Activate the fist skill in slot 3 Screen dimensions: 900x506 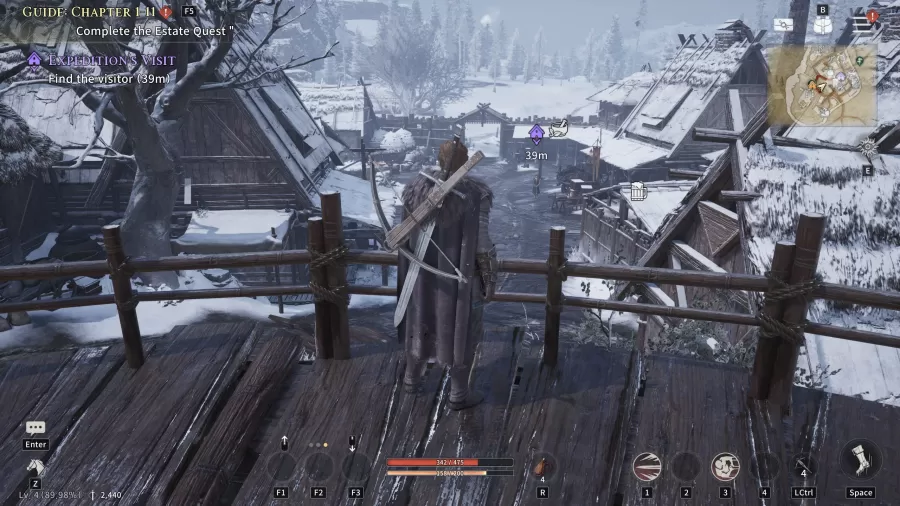pos(725,466)
